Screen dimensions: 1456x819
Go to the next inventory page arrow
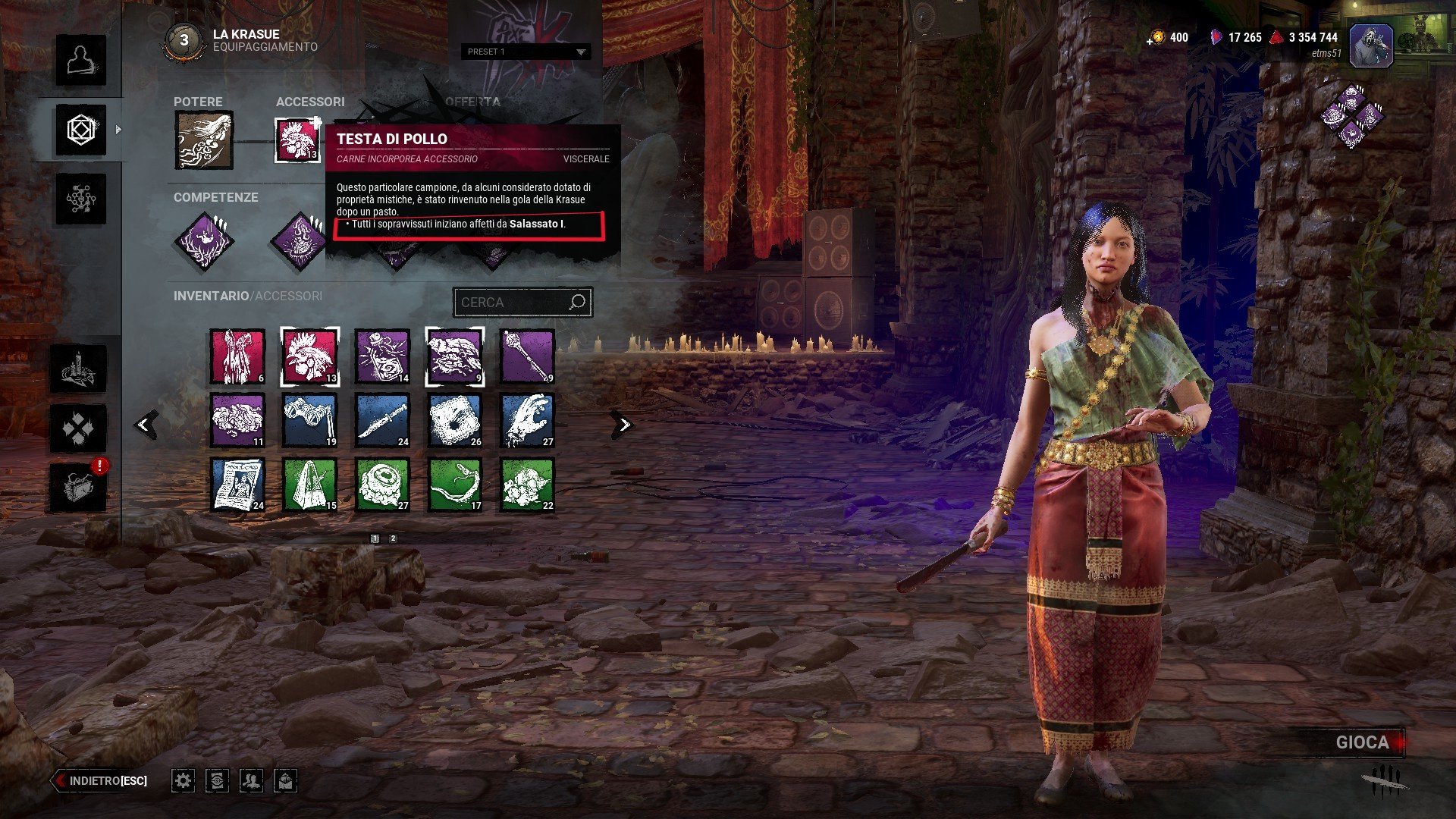click(624, 425)
